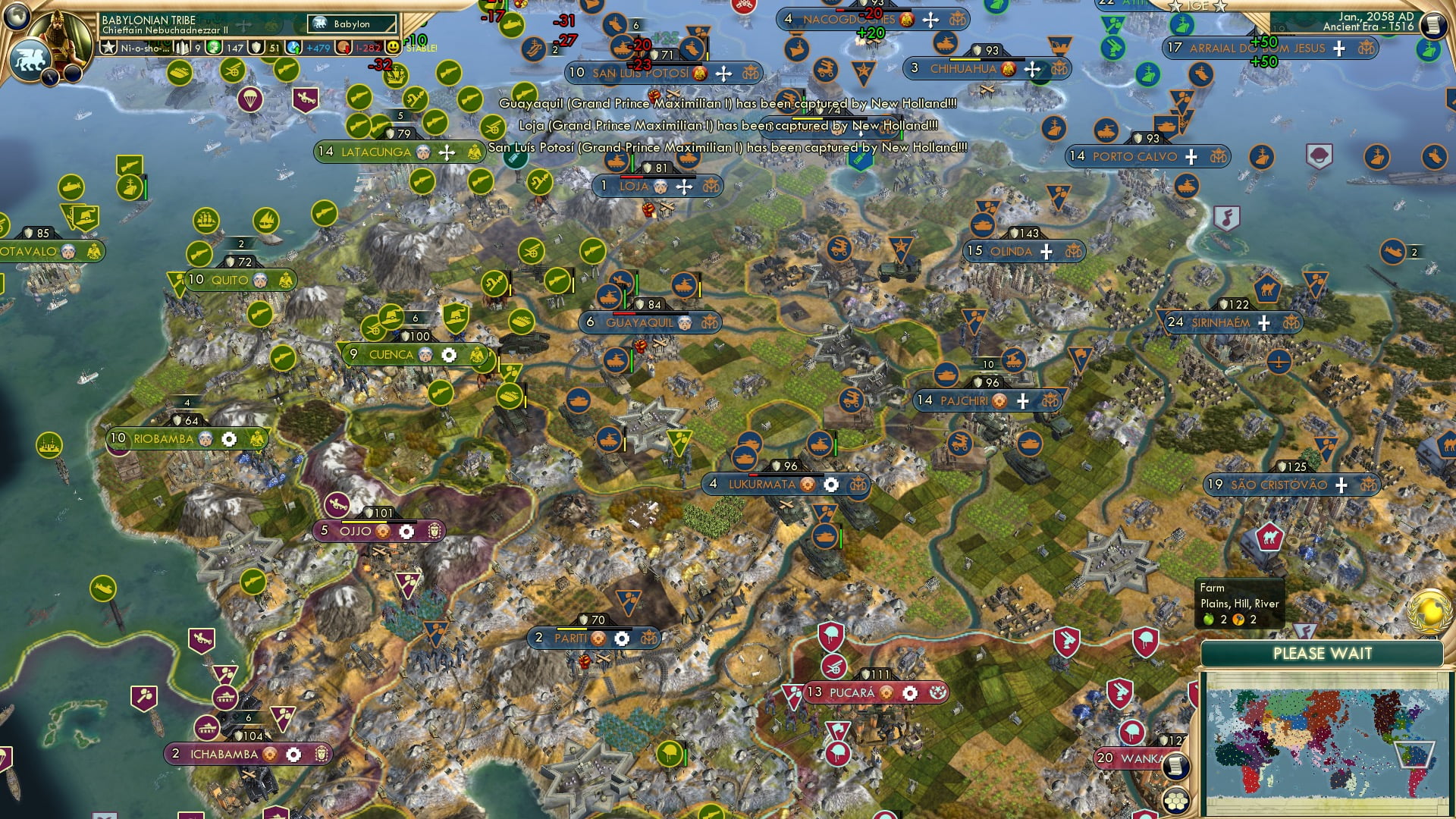Toggle the right star beside IGE

[1219, 7]
